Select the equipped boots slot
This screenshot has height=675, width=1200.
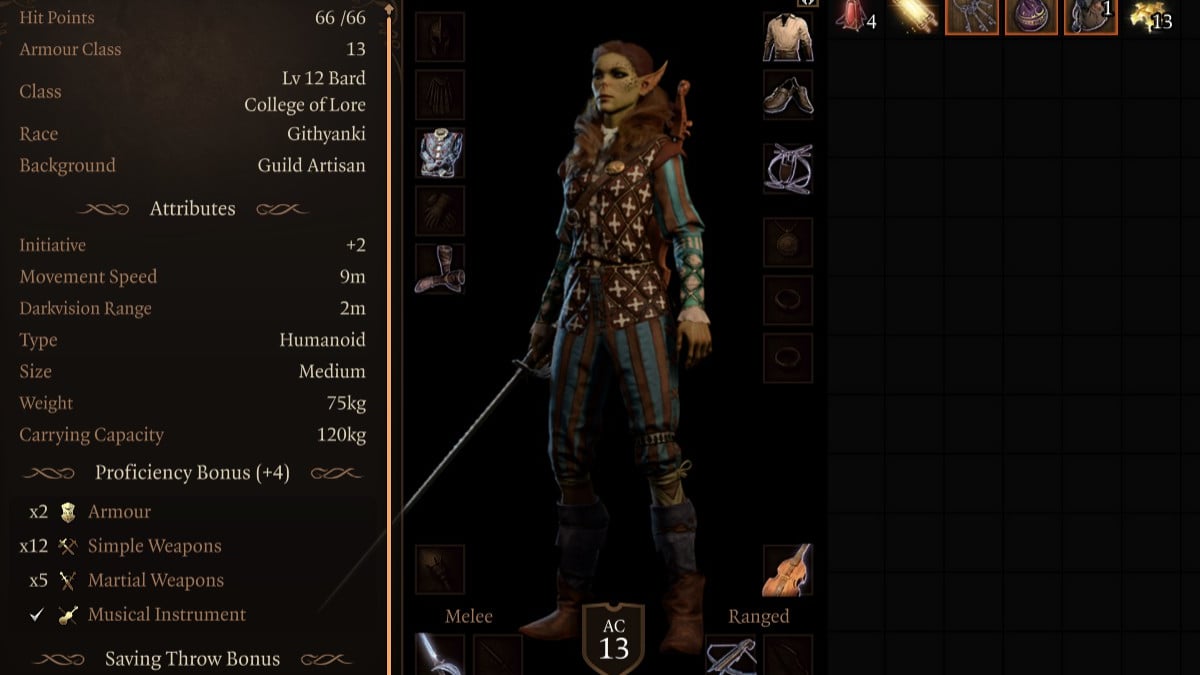tap(439, 269)
